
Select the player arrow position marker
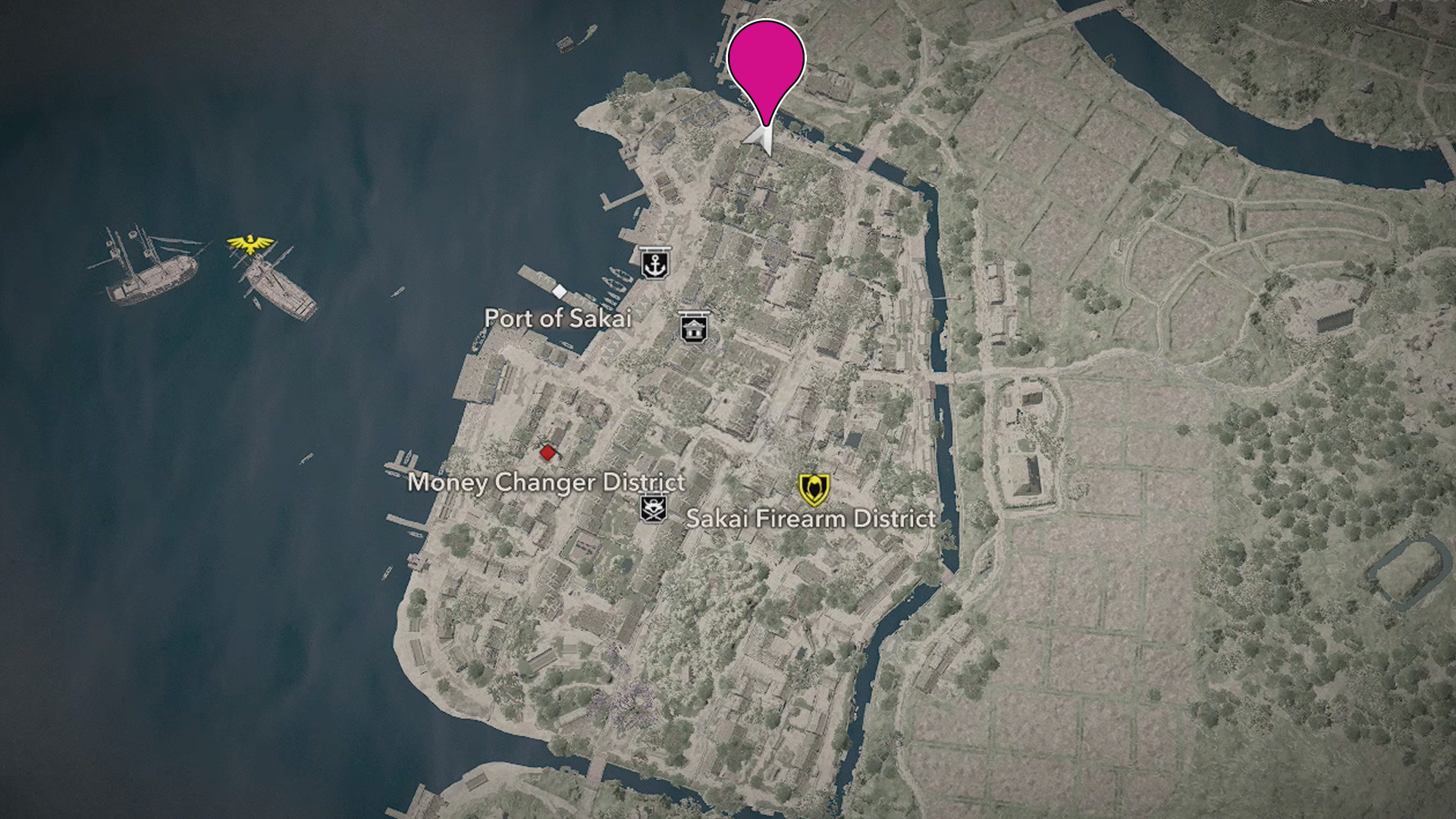click(762, 140)
